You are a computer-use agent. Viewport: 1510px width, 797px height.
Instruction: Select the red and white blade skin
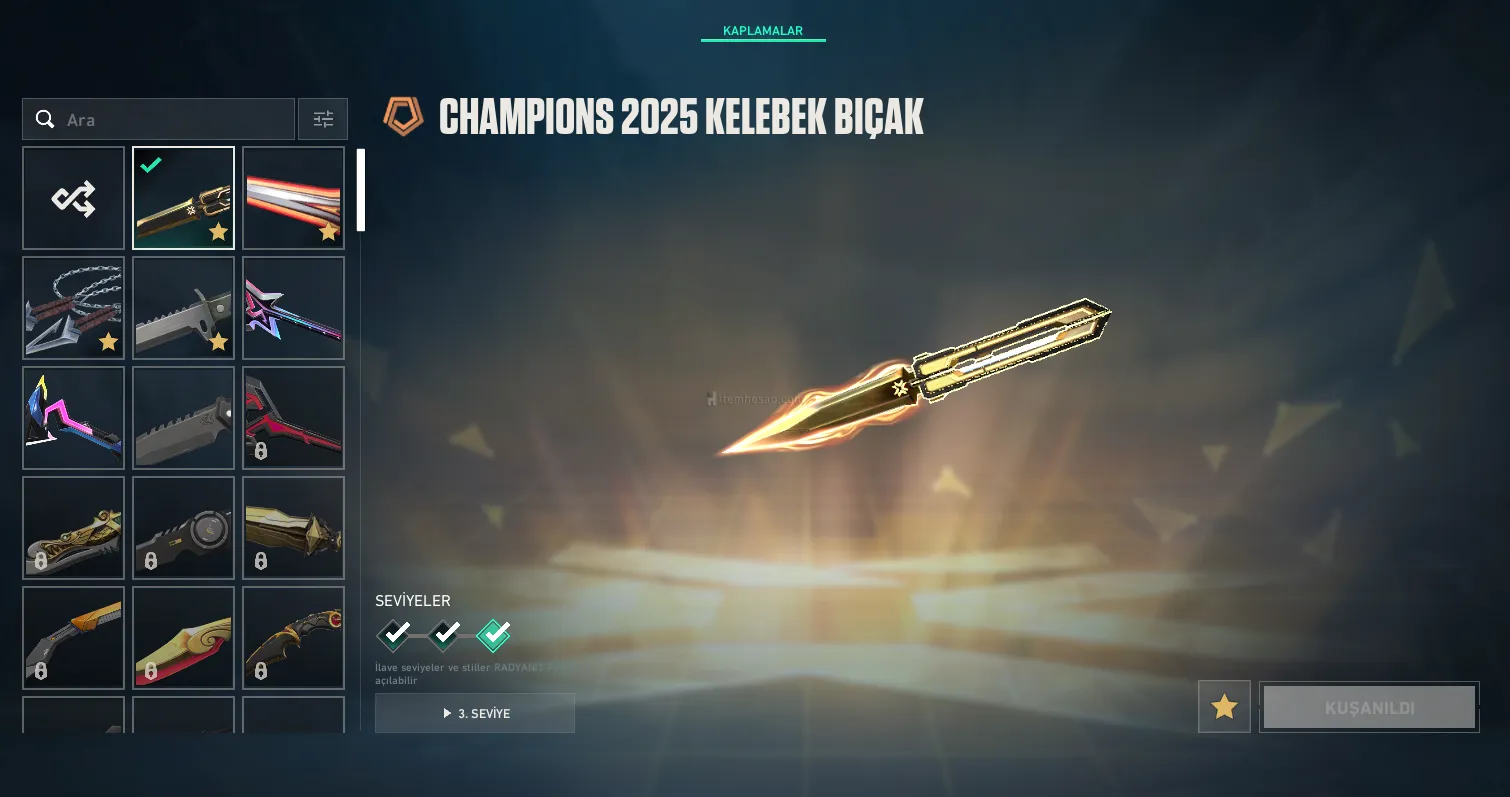click(x=294, y=198)
